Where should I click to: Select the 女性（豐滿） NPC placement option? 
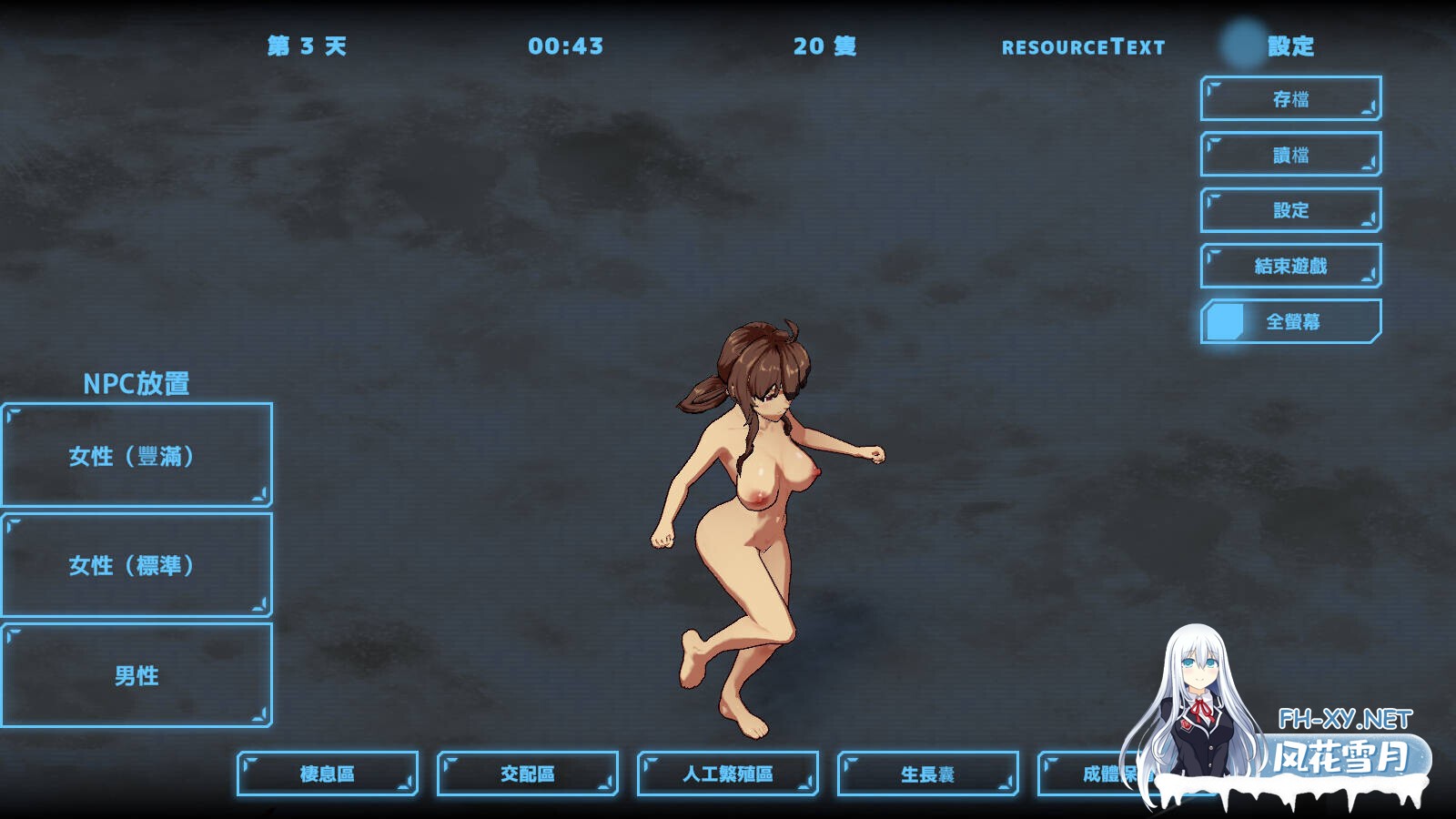pos(136,455)
